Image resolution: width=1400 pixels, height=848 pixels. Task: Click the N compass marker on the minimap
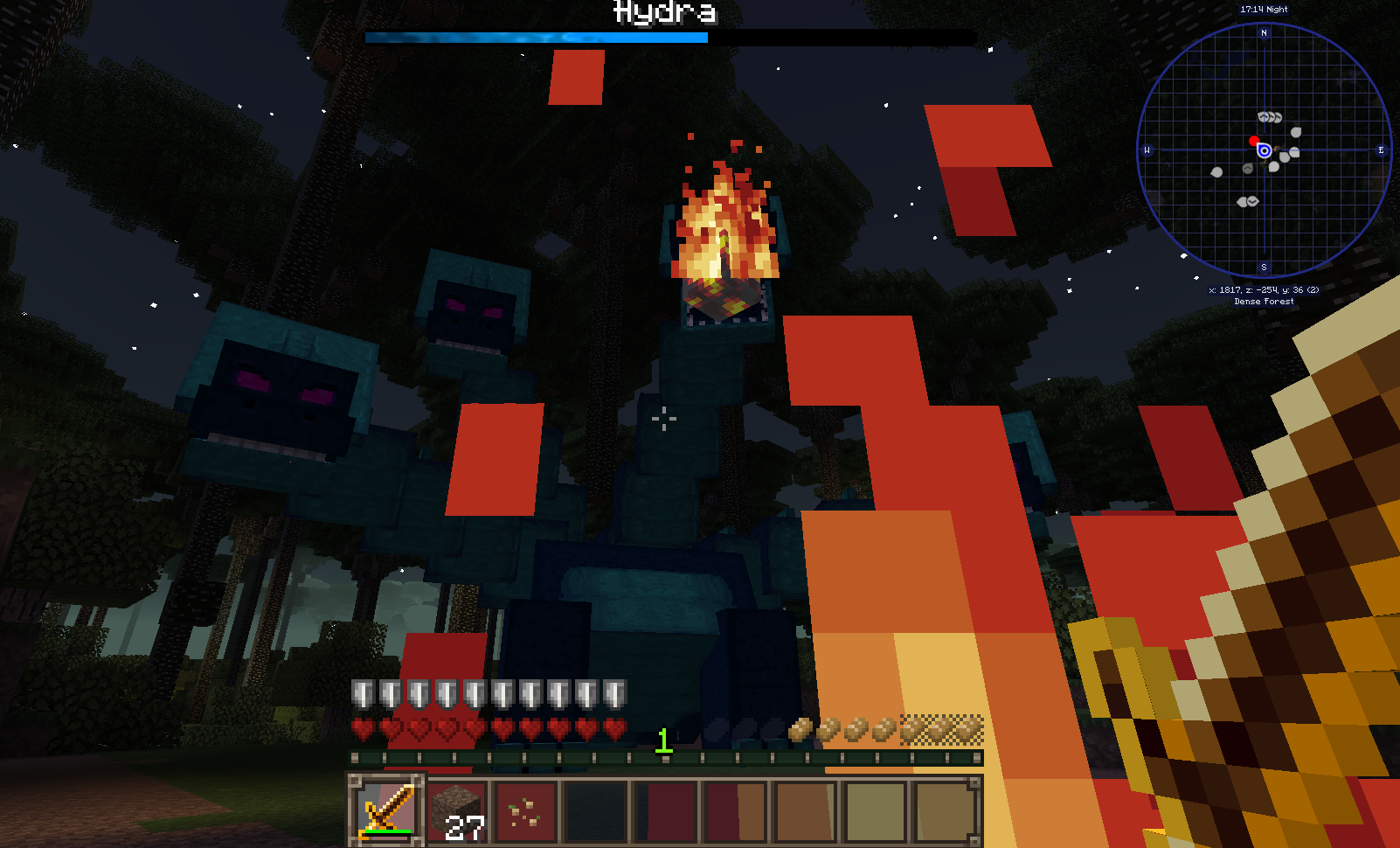[1265, 32]
